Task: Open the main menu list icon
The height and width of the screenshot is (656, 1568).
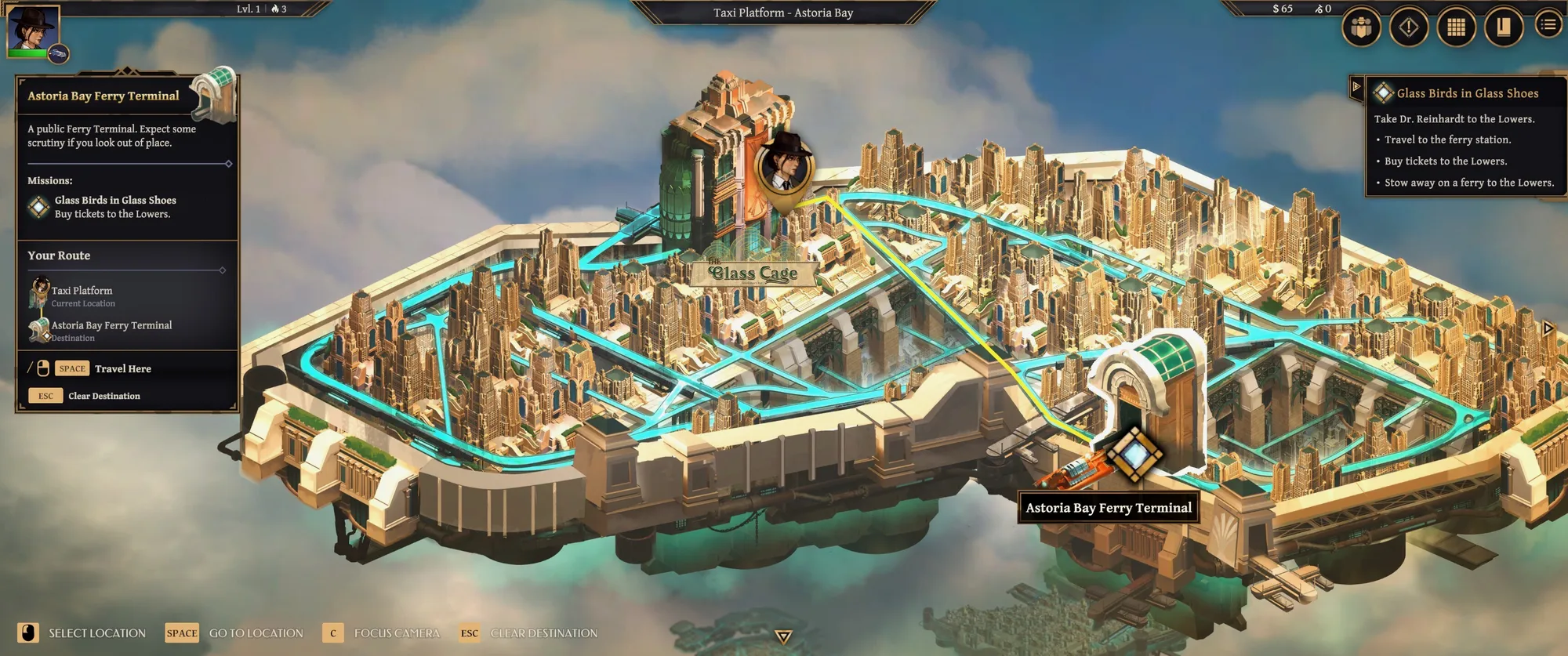Action: click(1548, 25)
